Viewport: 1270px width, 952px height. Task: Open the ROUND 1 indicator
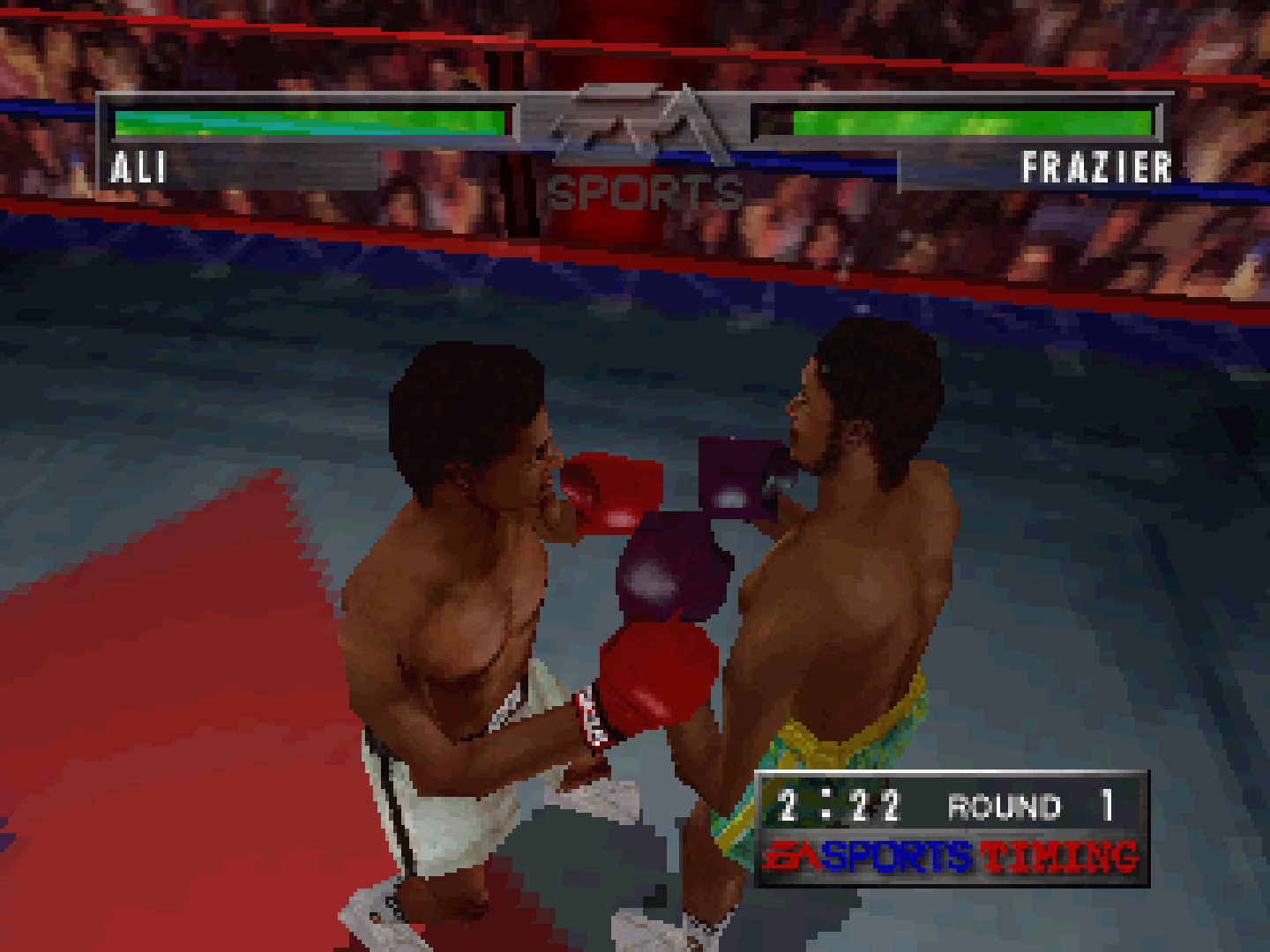coord(1036,805)
